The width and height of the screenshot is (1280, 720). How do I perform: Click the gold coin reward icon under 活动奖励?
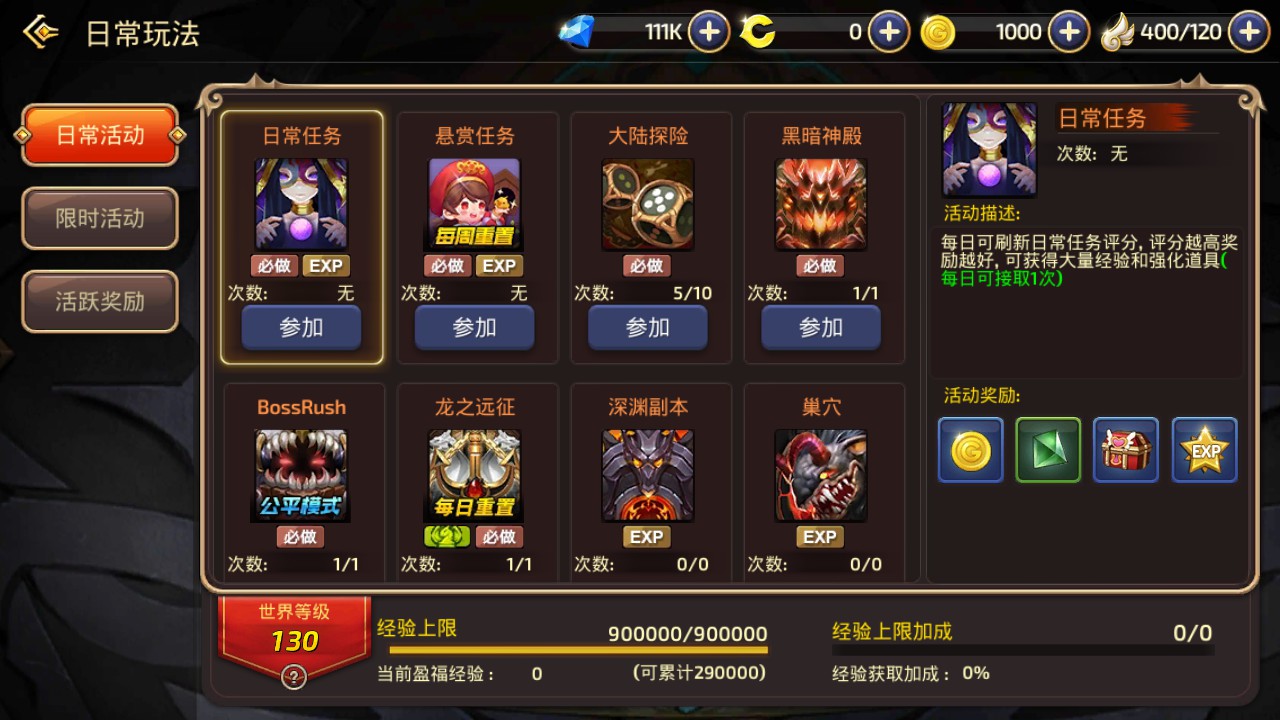pos(968,450)
